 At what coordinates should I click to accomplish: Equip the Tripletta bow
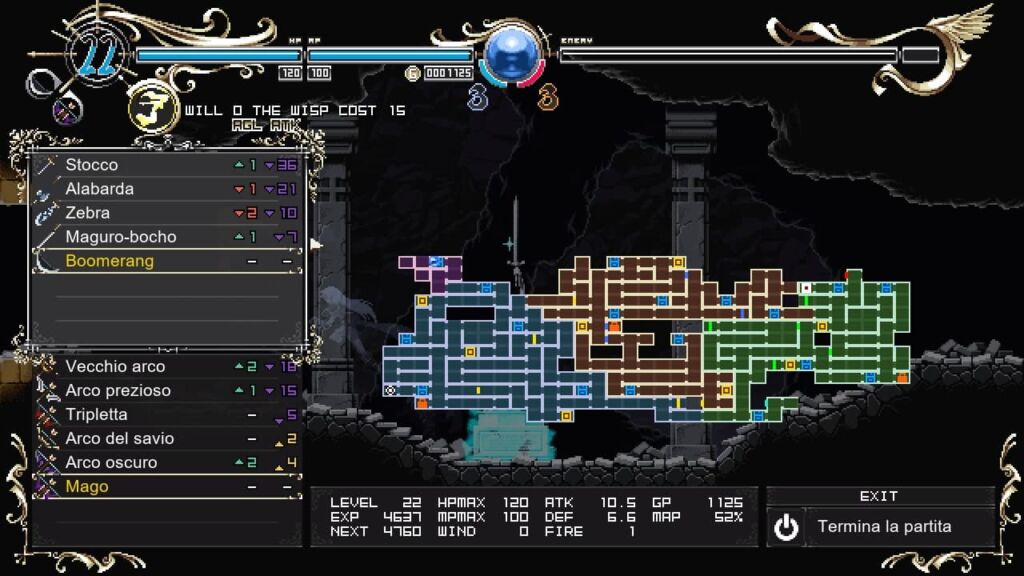point(167,415)
